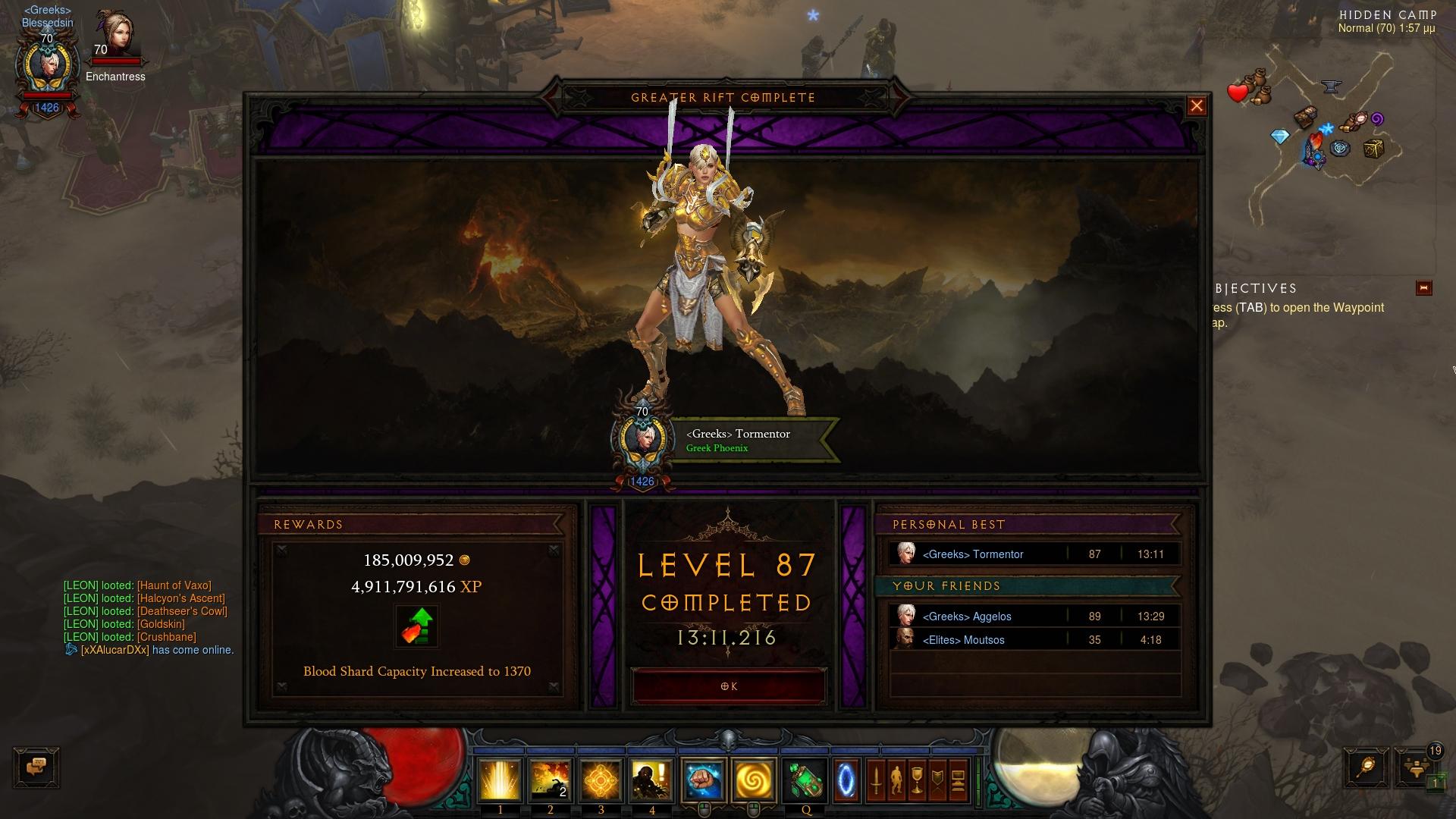The image size is (1456, 819).
Task: Open the game menu with the computer button
Action: pos(957,781)
